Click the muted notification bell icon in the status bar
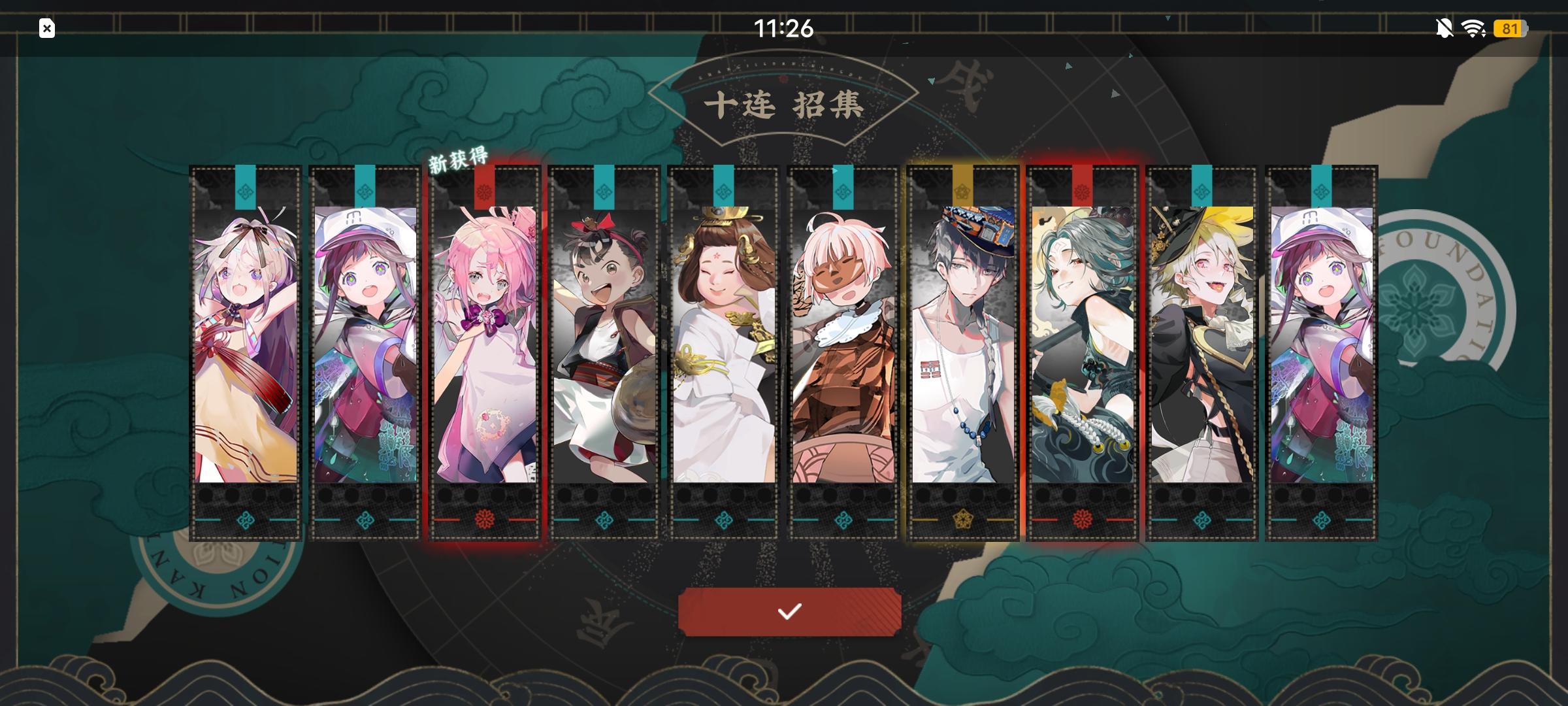Screen dimensions: 1568x706 1444,29
